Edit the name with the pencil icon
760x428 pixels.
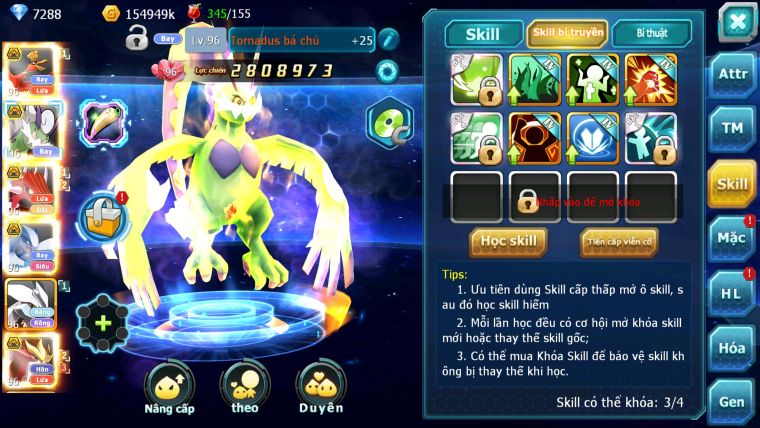coord(388,38)
